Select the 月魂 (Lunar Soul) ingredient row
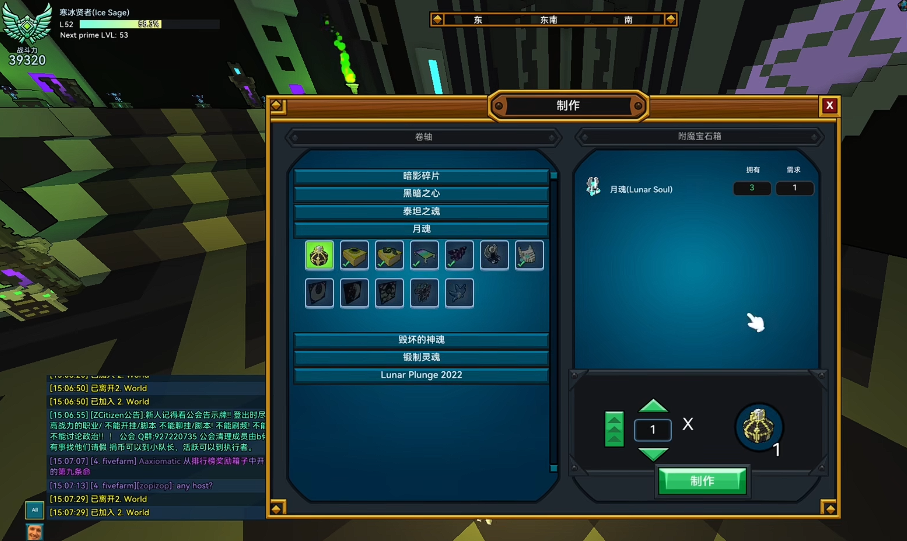The image size is (907, 541). pyautogui.click(x=641, y=189)
